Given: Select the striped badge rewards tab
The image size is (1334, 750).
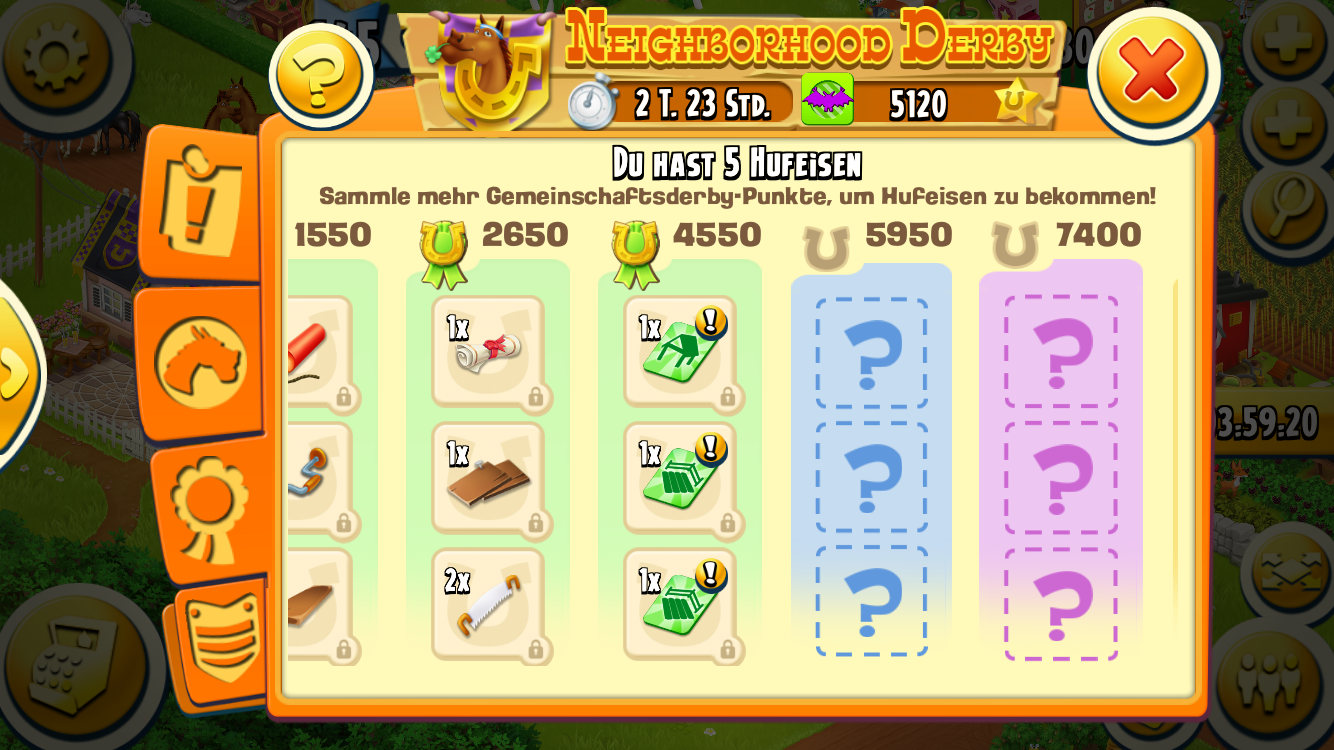Looking at the screenshot, I should point(222,640).
